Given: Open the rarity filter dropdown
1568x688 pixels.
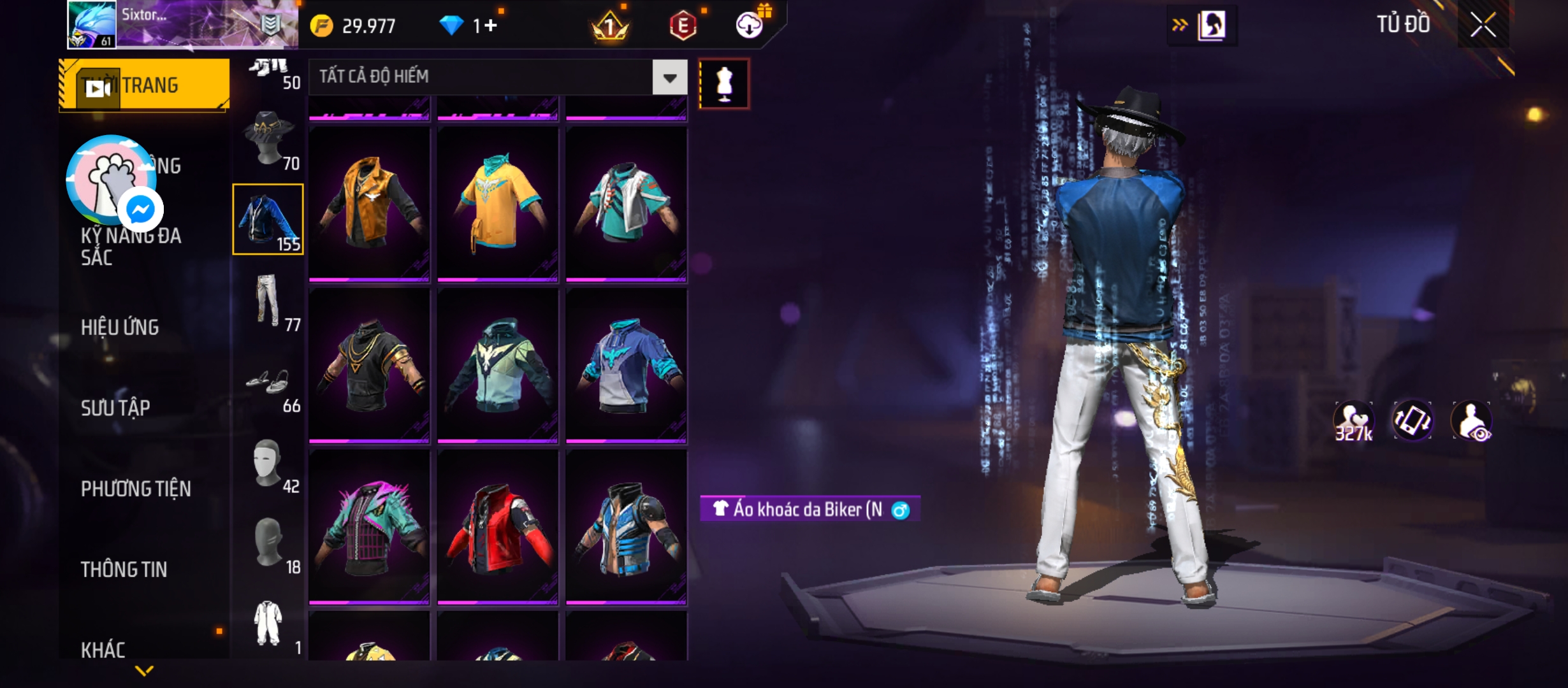Looking at the screenshot, I should coord(669,78).
